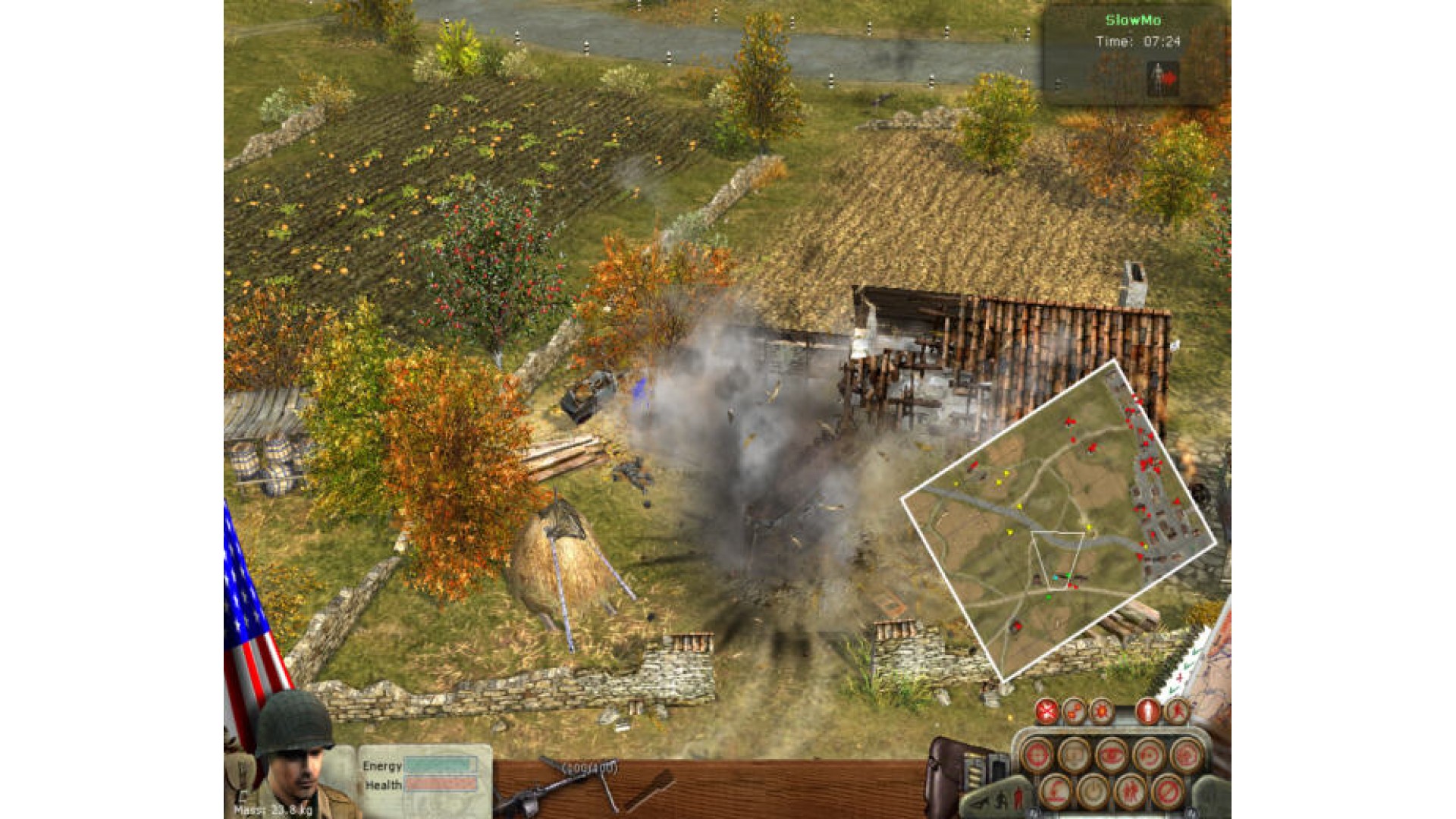The height and width of the screenshot is (819, 1456).
Task: Click the crosshair target command button
Action: pyautogui.click(x=1037, y=755)
